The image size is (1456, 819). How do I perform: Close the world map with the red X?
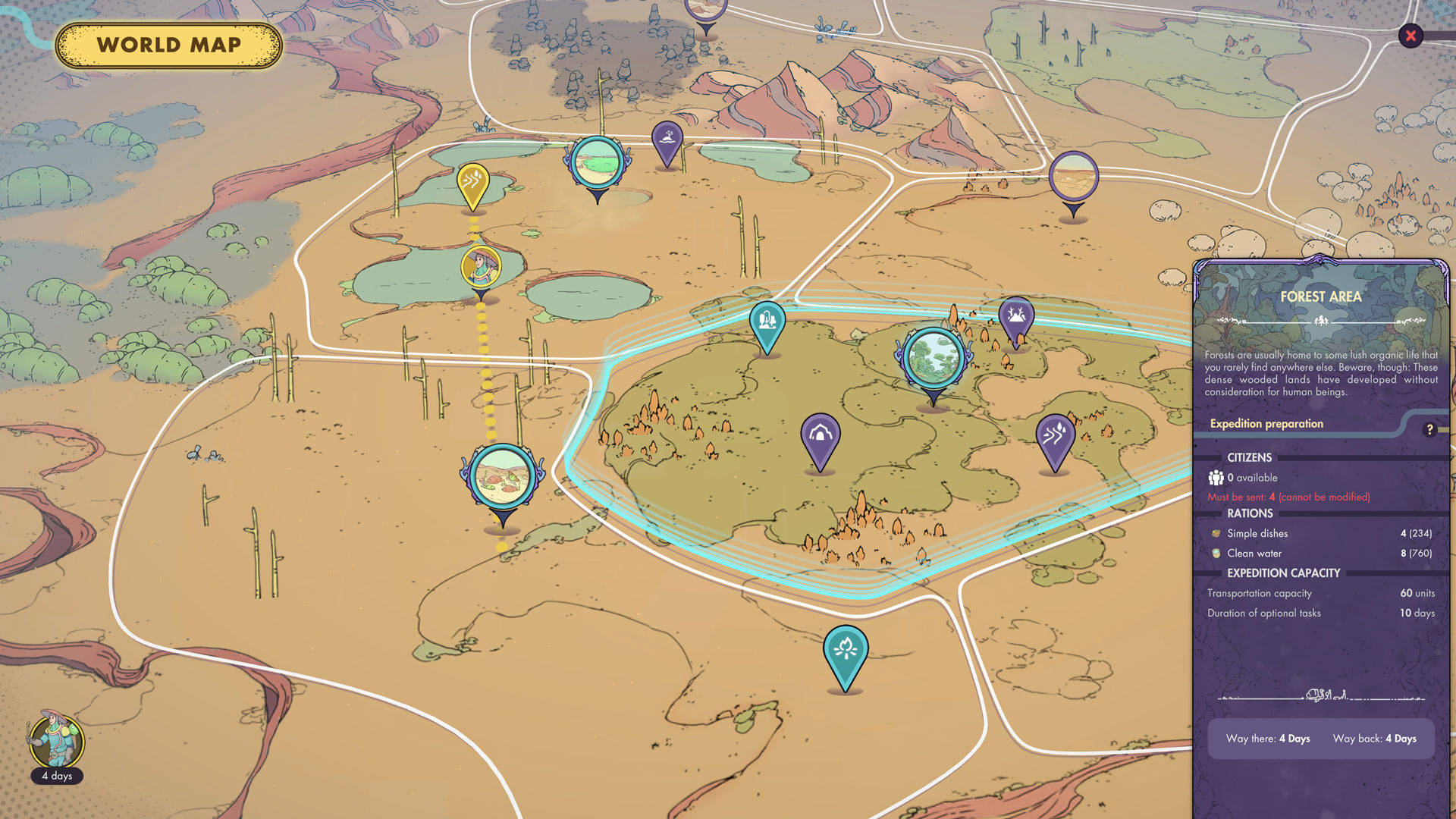coord(1410,36)
